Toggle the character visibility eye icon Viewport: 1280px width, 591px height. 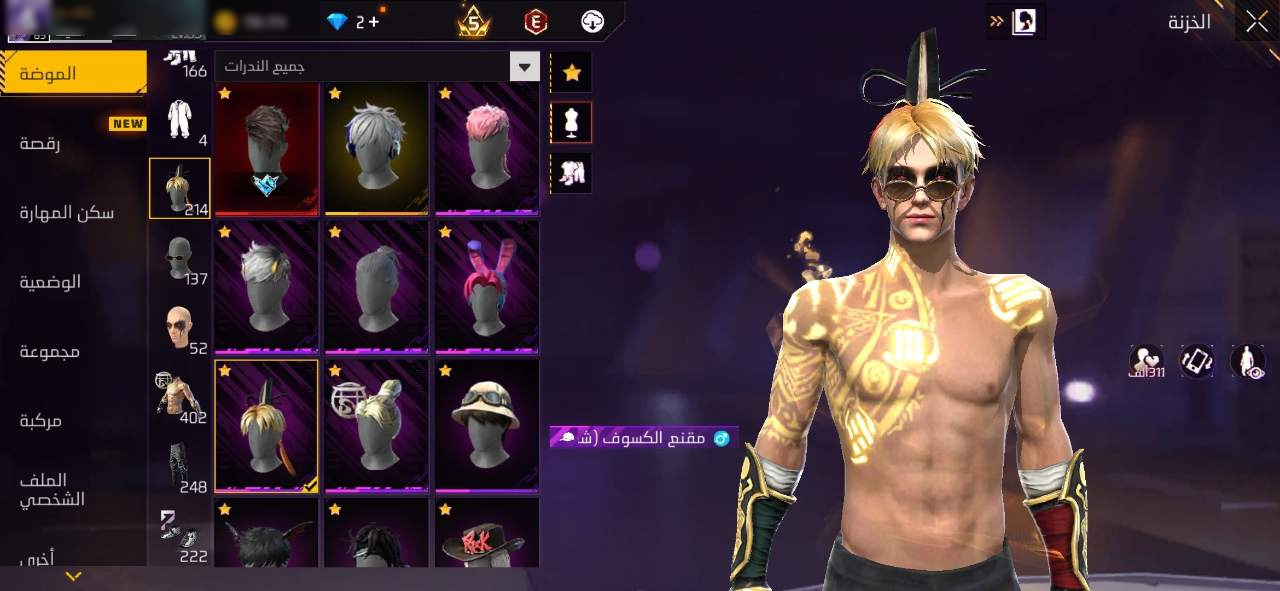(x=1247, y=361)
